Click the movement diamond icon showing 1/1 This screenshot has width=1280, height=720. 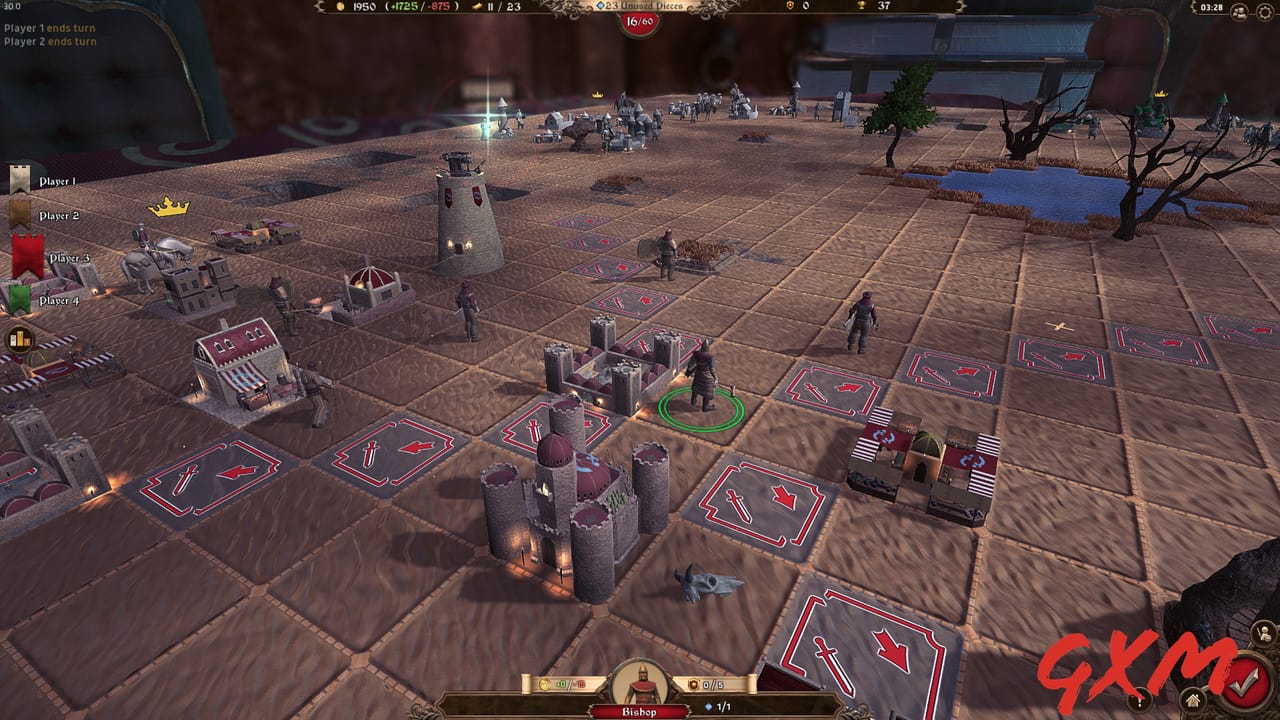tap(708, 707)
